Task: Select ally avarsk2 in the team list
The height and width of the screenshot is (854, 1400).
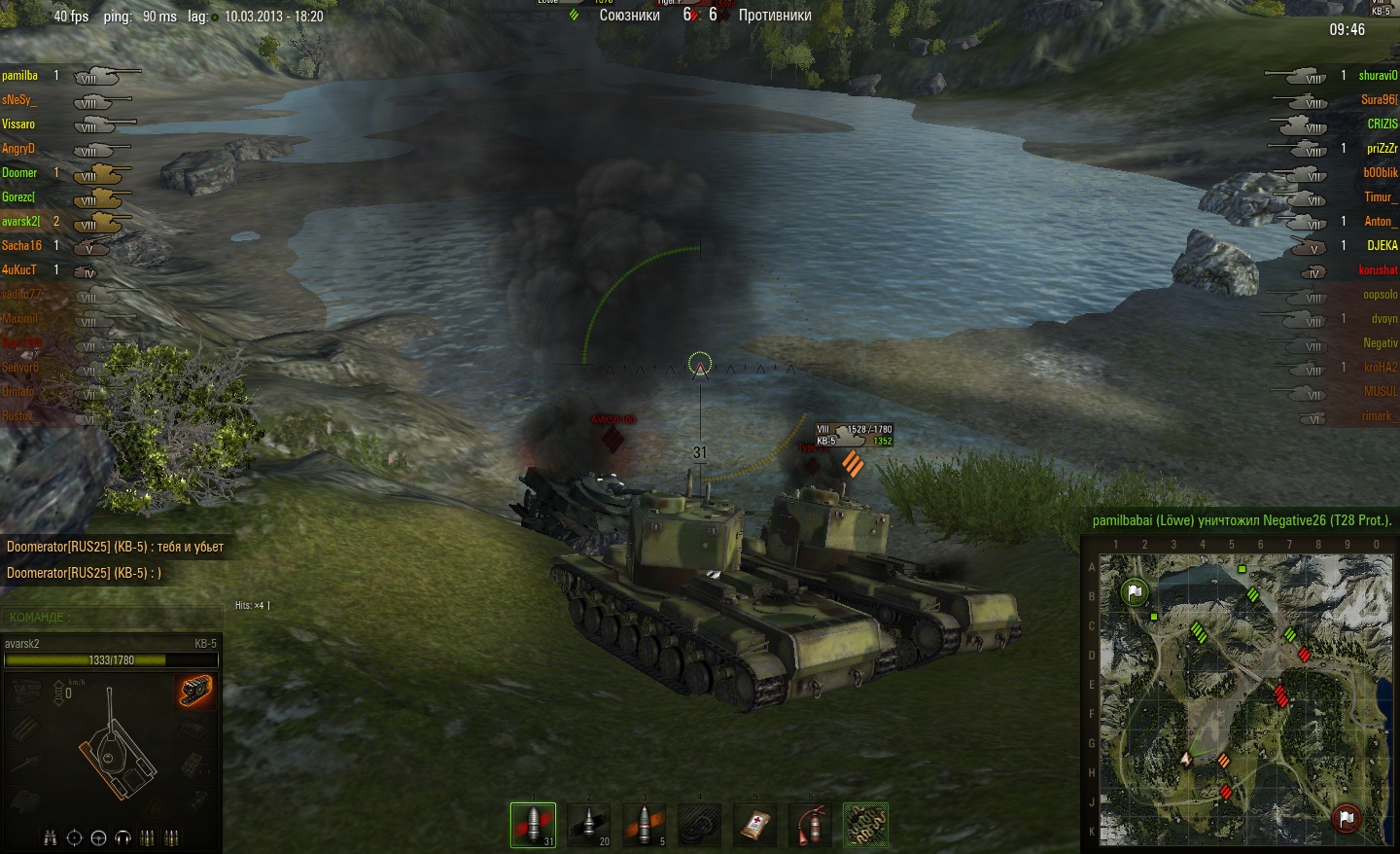Action: 20,222
